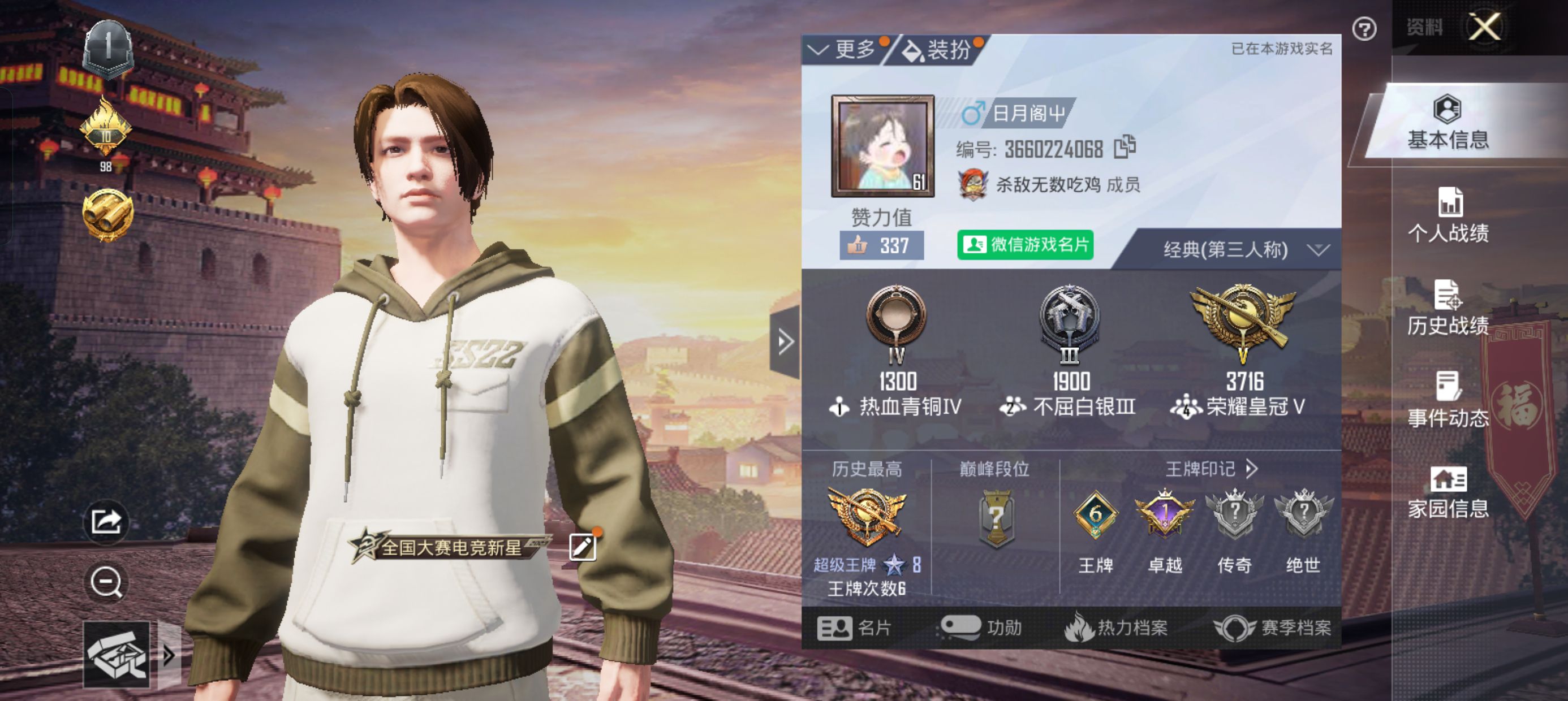
Task: Tap the 赞力值 thumbs-up like button
Action: coord(881,245)
